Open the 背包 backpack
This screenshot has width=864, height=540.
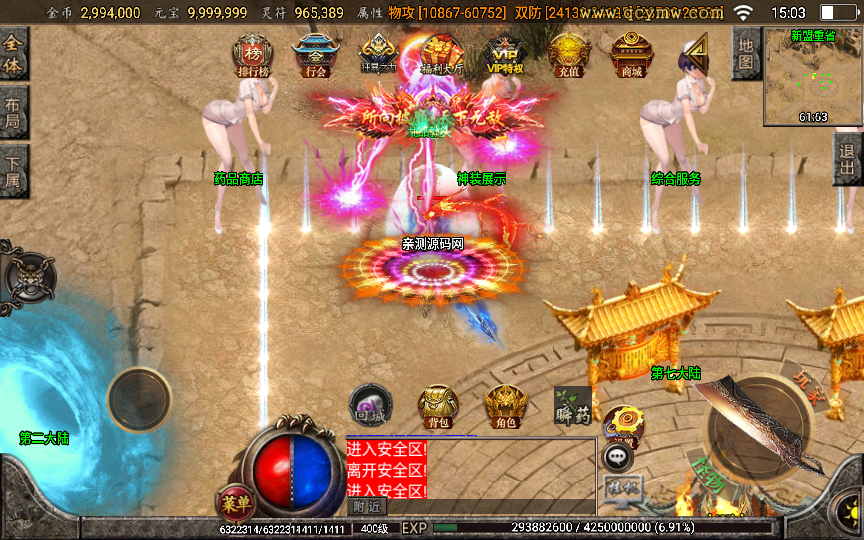(x=438, y=407)
